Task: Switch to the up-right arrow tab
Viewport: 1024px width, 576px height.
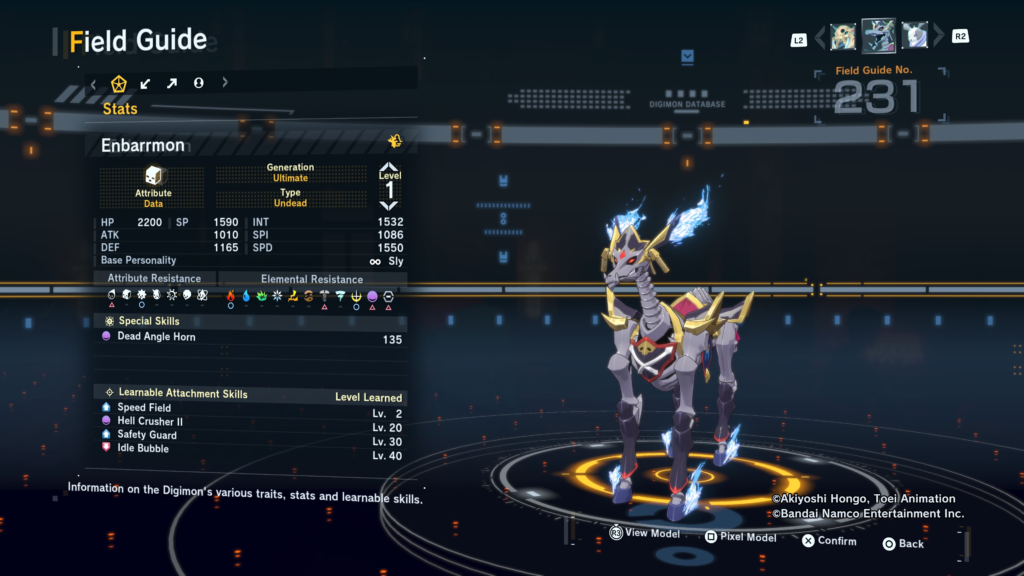Action: click(x=172, y=83)
